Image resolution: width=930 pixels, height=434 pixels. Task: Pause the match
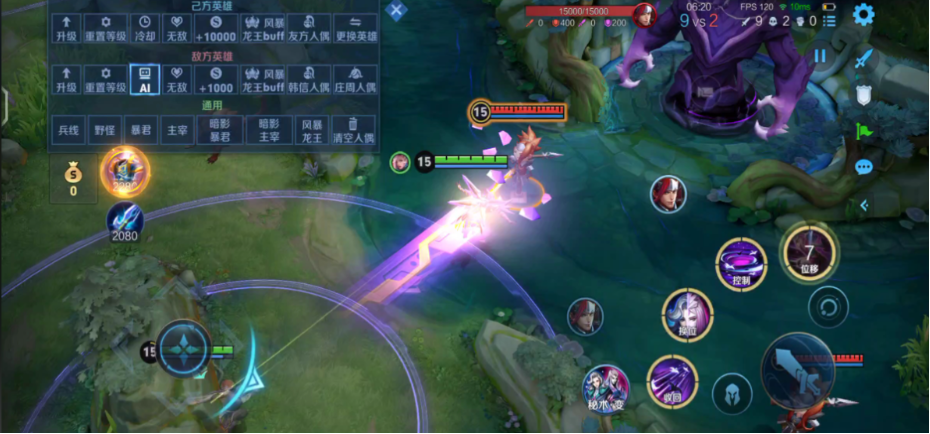pyautogui.click(x=820, y=56)
